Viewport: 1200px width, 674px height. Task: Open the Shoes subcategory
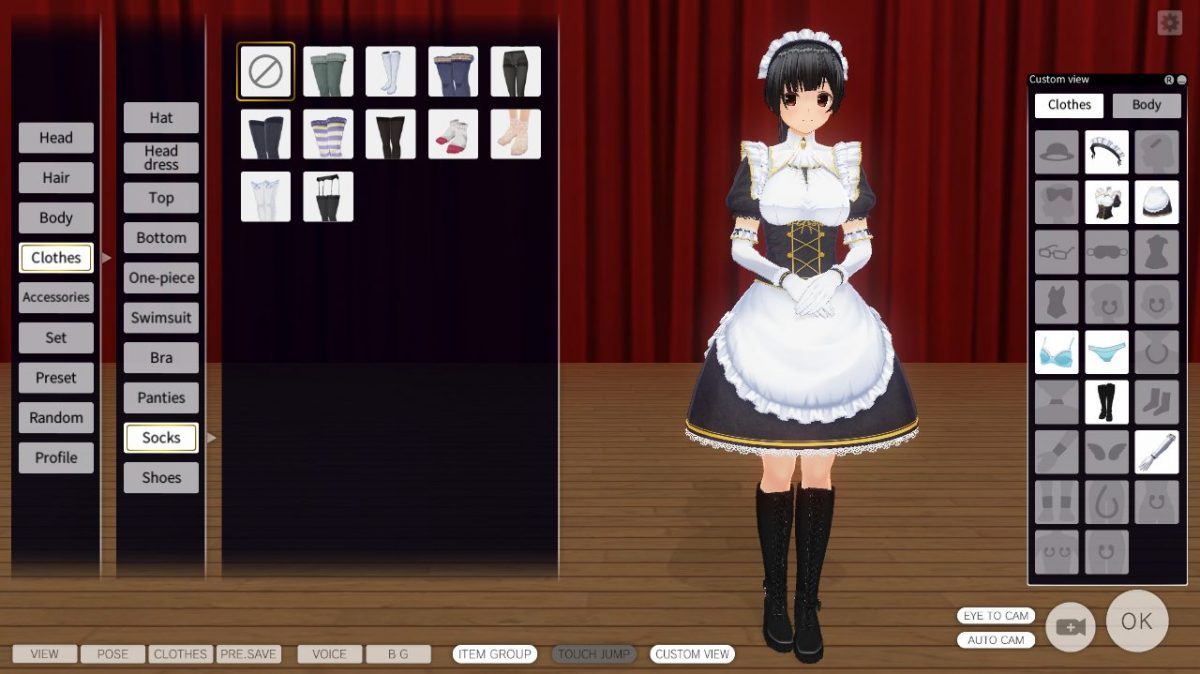(161, 478)
